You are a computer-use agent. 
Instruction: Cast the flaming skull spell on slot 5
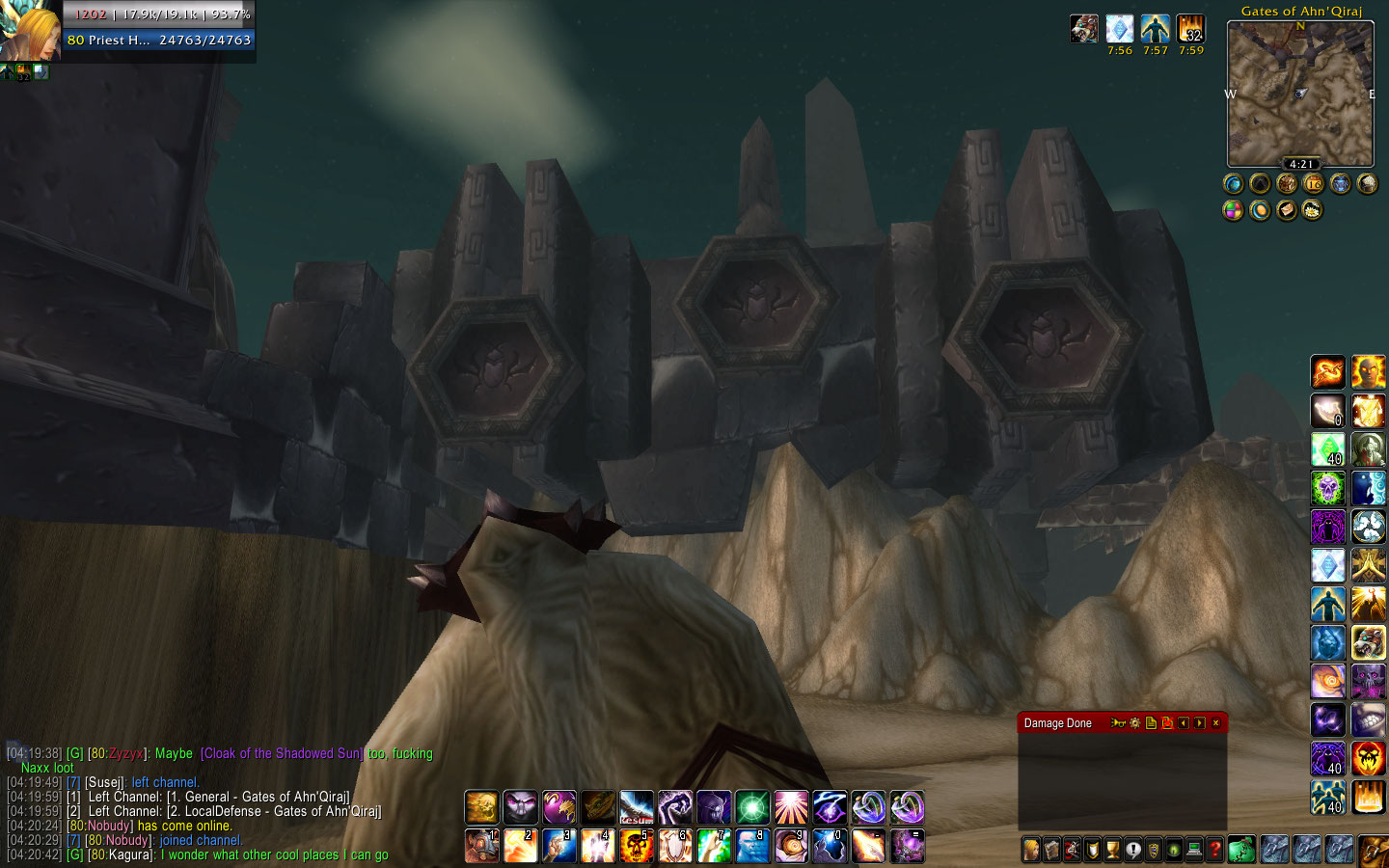pyautogui.click(x=636, y=847)
